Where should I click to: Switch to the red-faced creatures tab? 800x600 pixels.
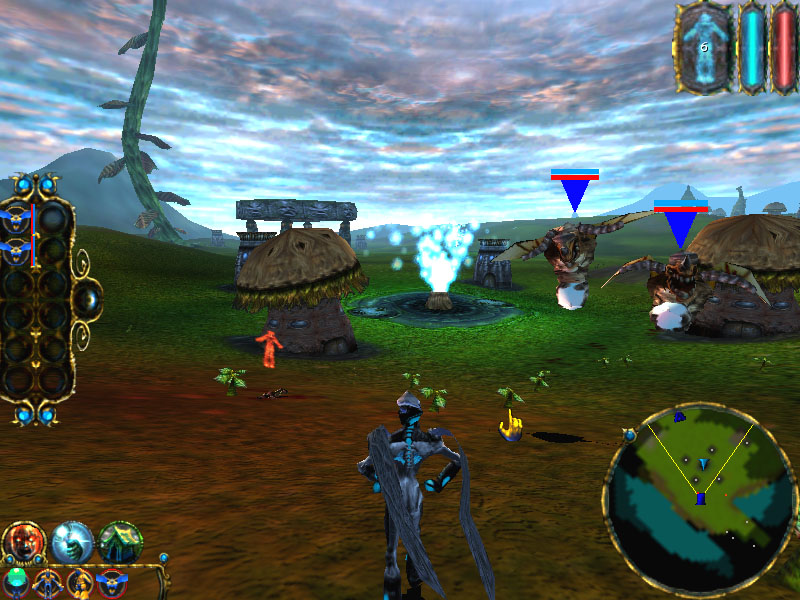coord(23,543)
